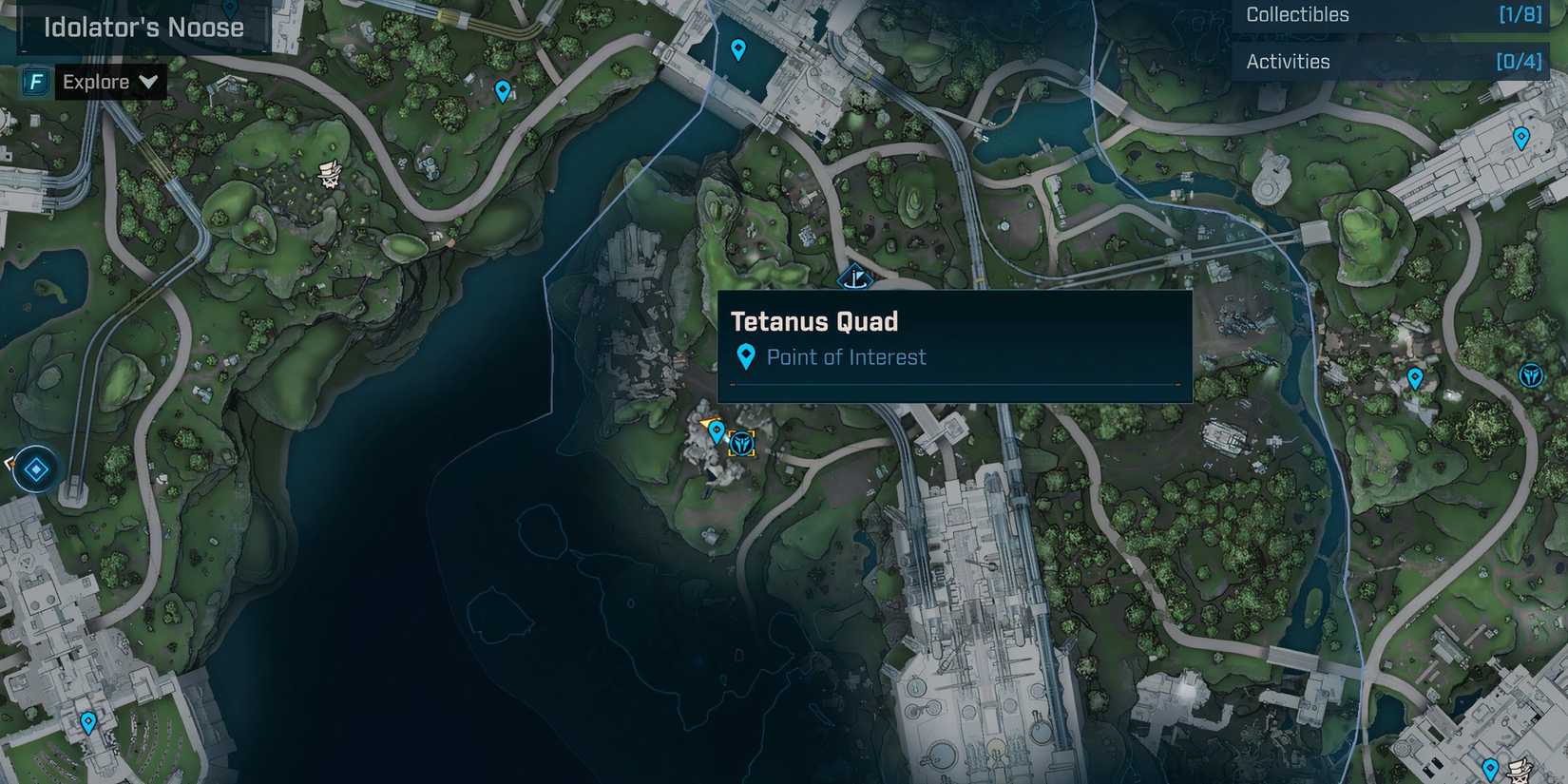Toggle the Collectibles tracker row
This screenshot has width=1568, height=784.
(x=1392, y=14)
